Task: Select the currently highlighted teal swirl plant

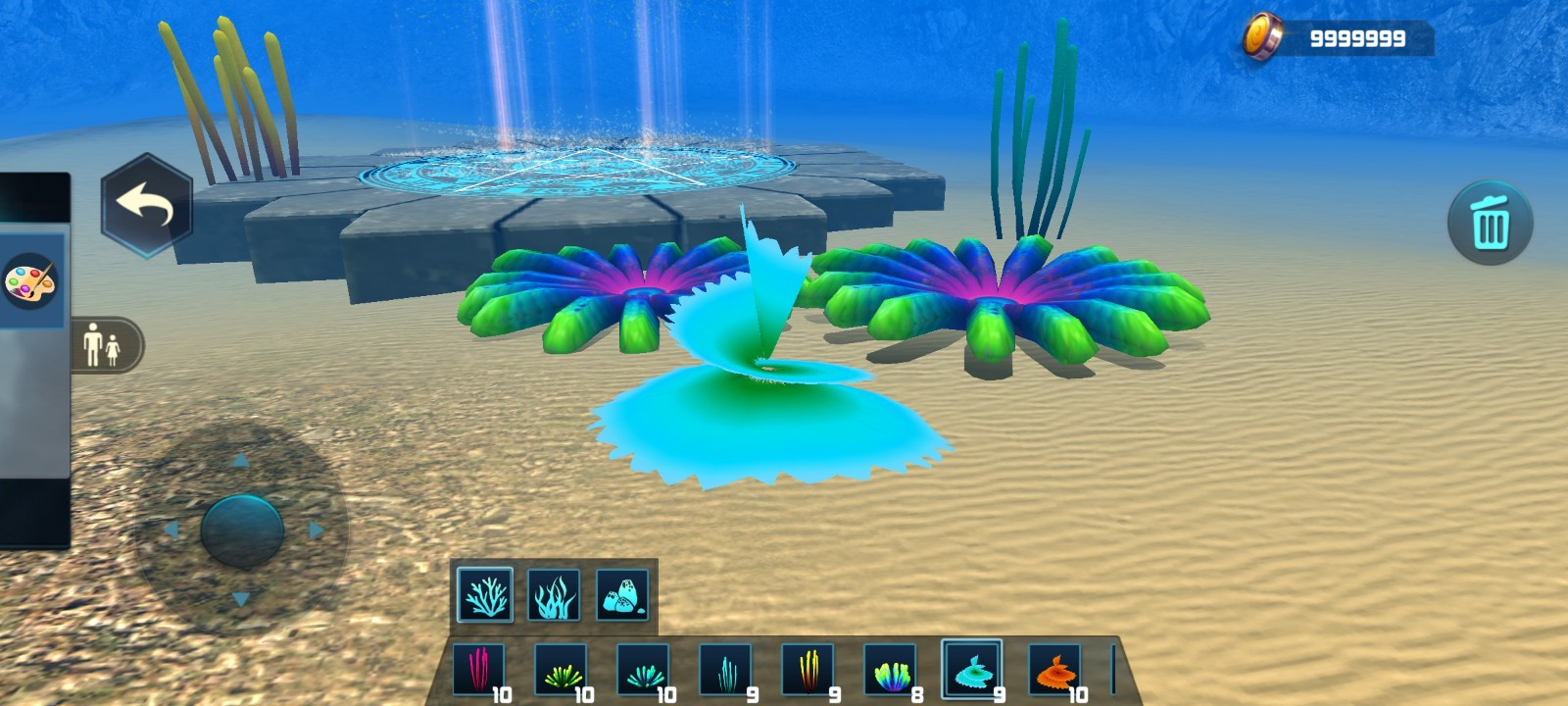Action: coord(974,670)
